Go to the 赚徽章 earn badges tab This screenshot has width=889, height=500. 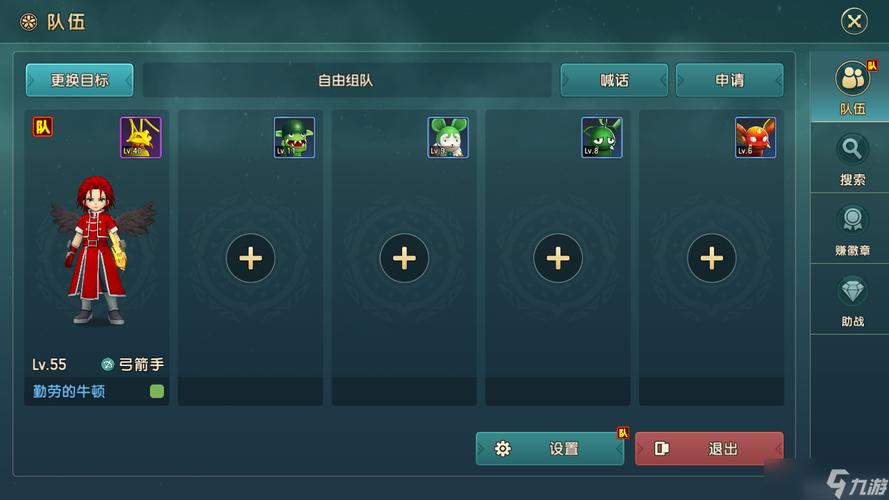(851, 231)
